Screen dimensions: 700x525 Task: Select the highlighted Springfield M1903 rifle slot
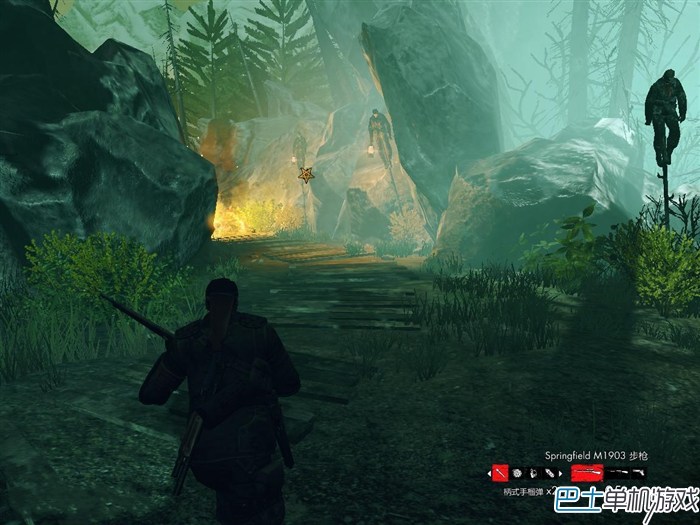(587, 472)
